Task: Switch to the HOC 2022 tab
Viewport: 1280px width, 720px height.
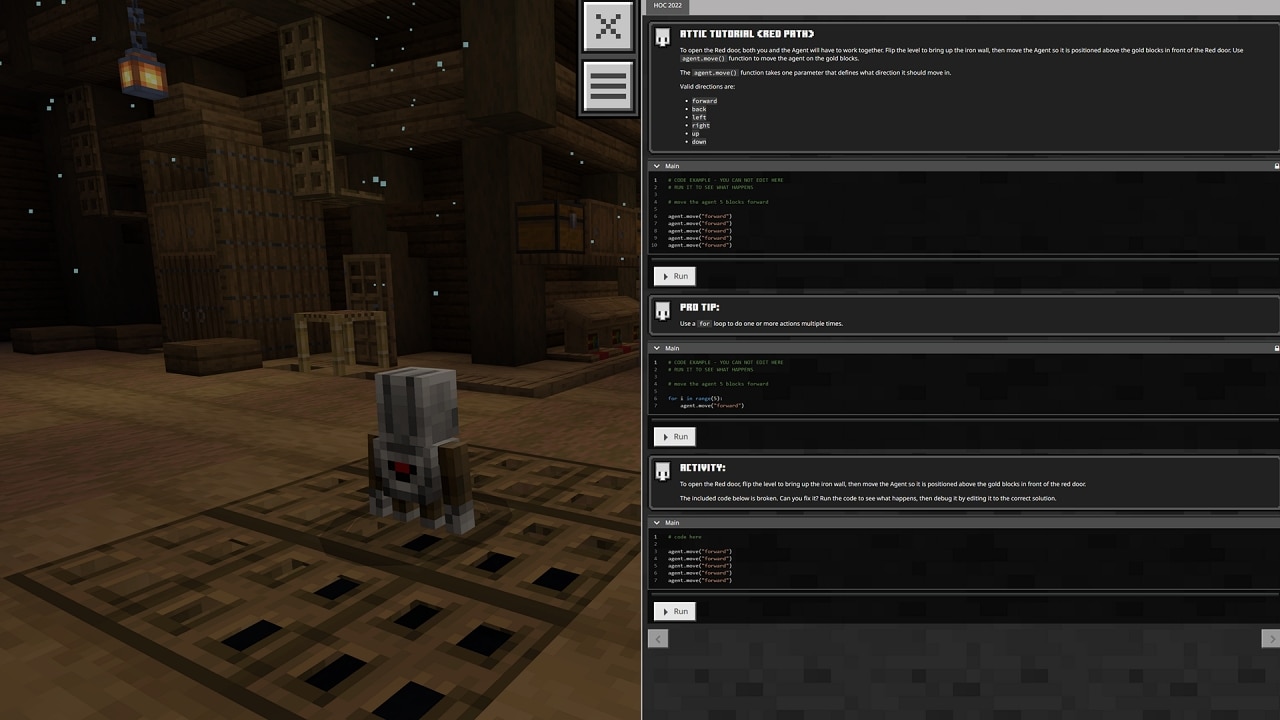Action: (667, 6)
